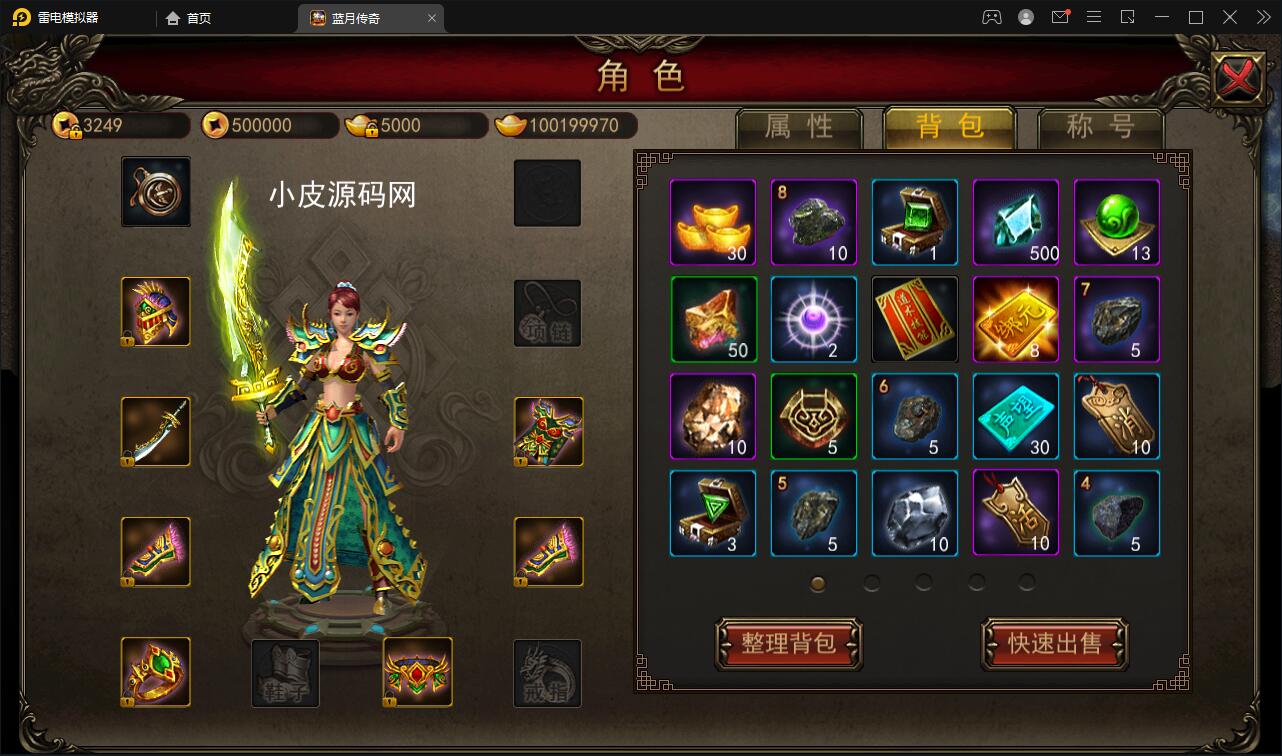Select the last inventory page dot
1282x756 pixels.
(1026, 580)
